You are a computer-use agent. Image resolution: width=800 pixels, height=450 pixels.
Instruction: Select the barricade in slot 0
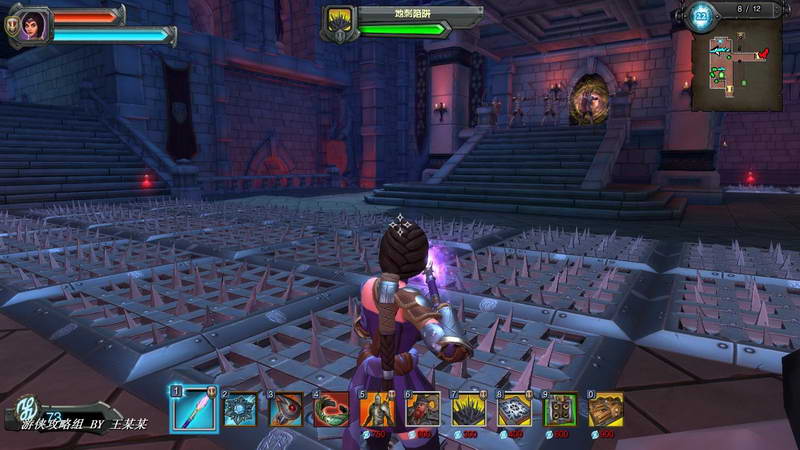(606, 409)
